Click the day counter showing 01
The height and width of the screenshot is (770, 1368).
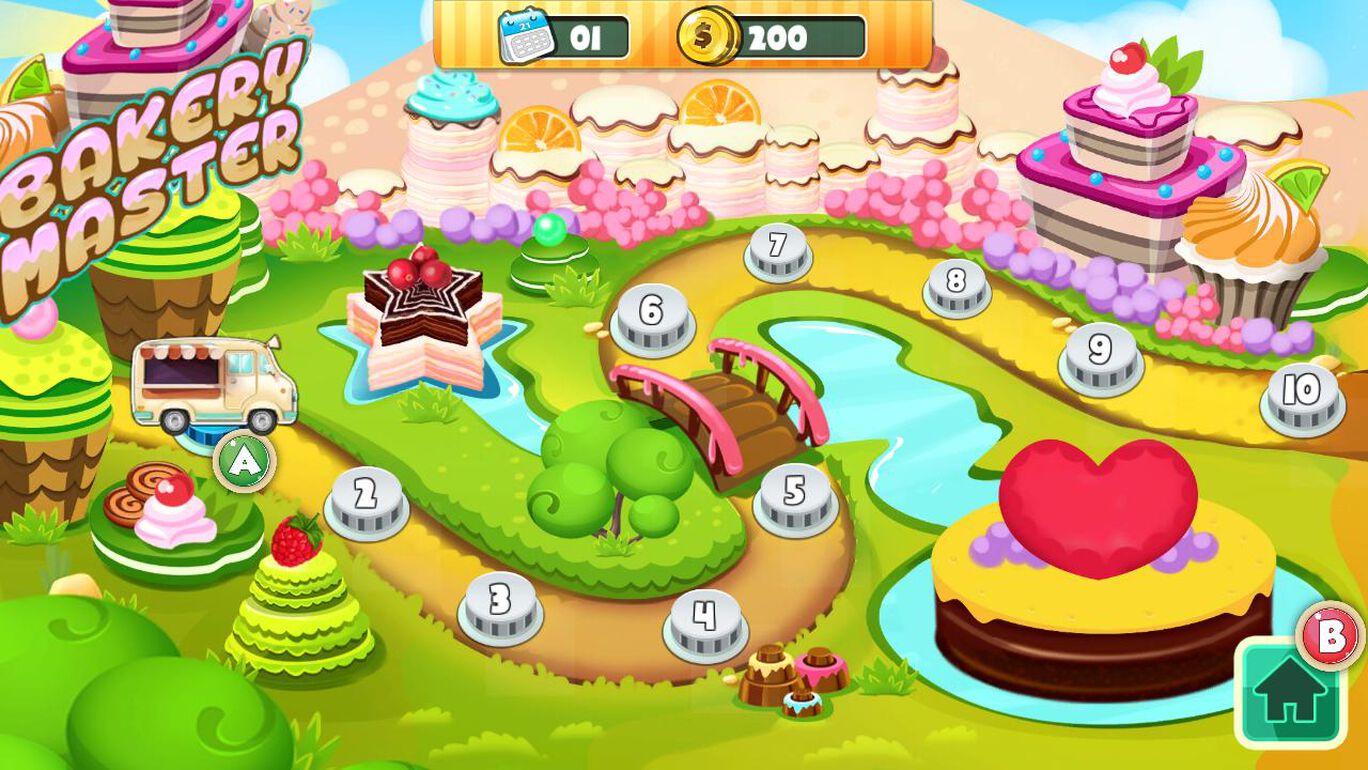point(587,38)
